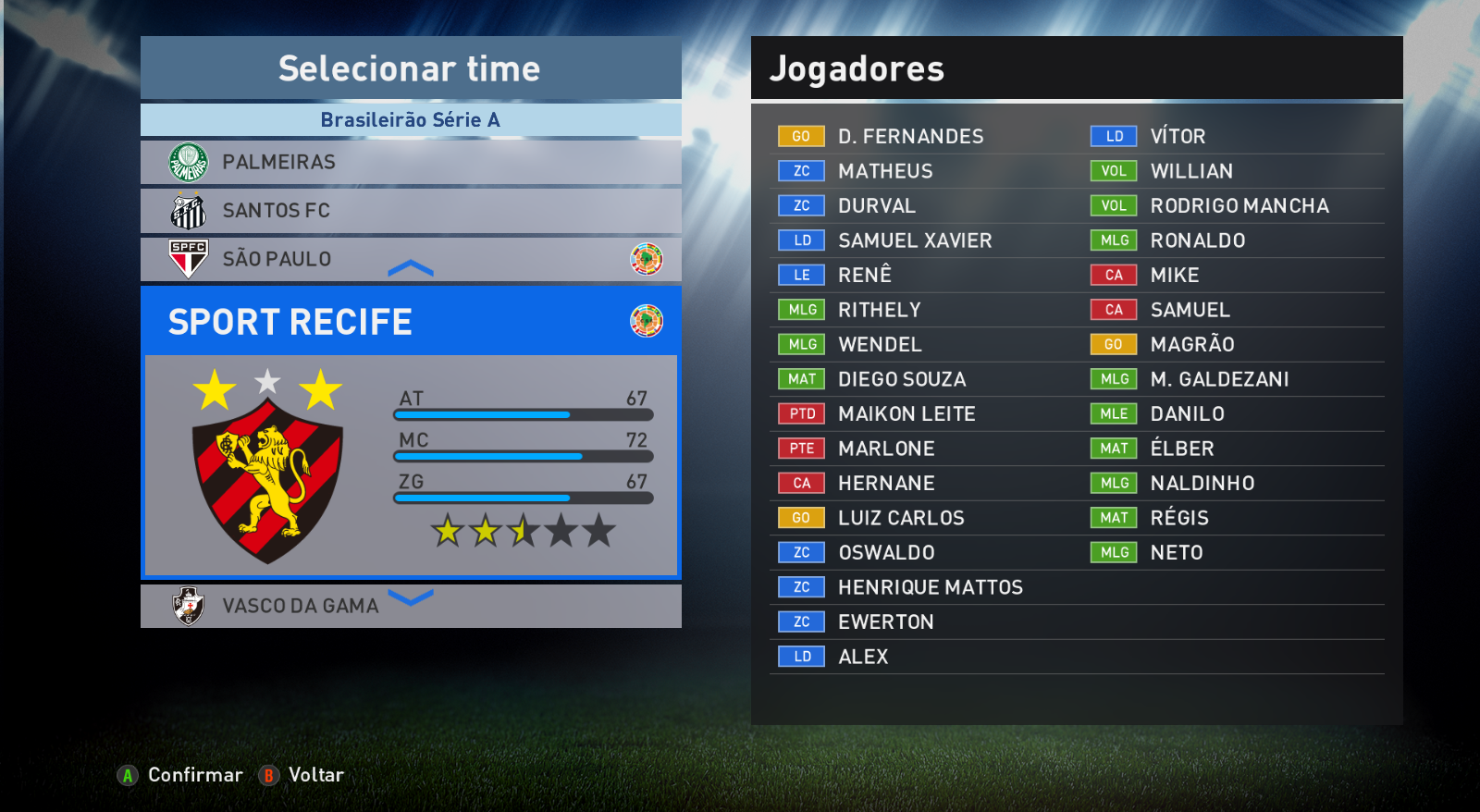Select Rodrigo Mancha in players list
The width and height of the screenshot is (1480, 812).
(x=1239, y=206)
